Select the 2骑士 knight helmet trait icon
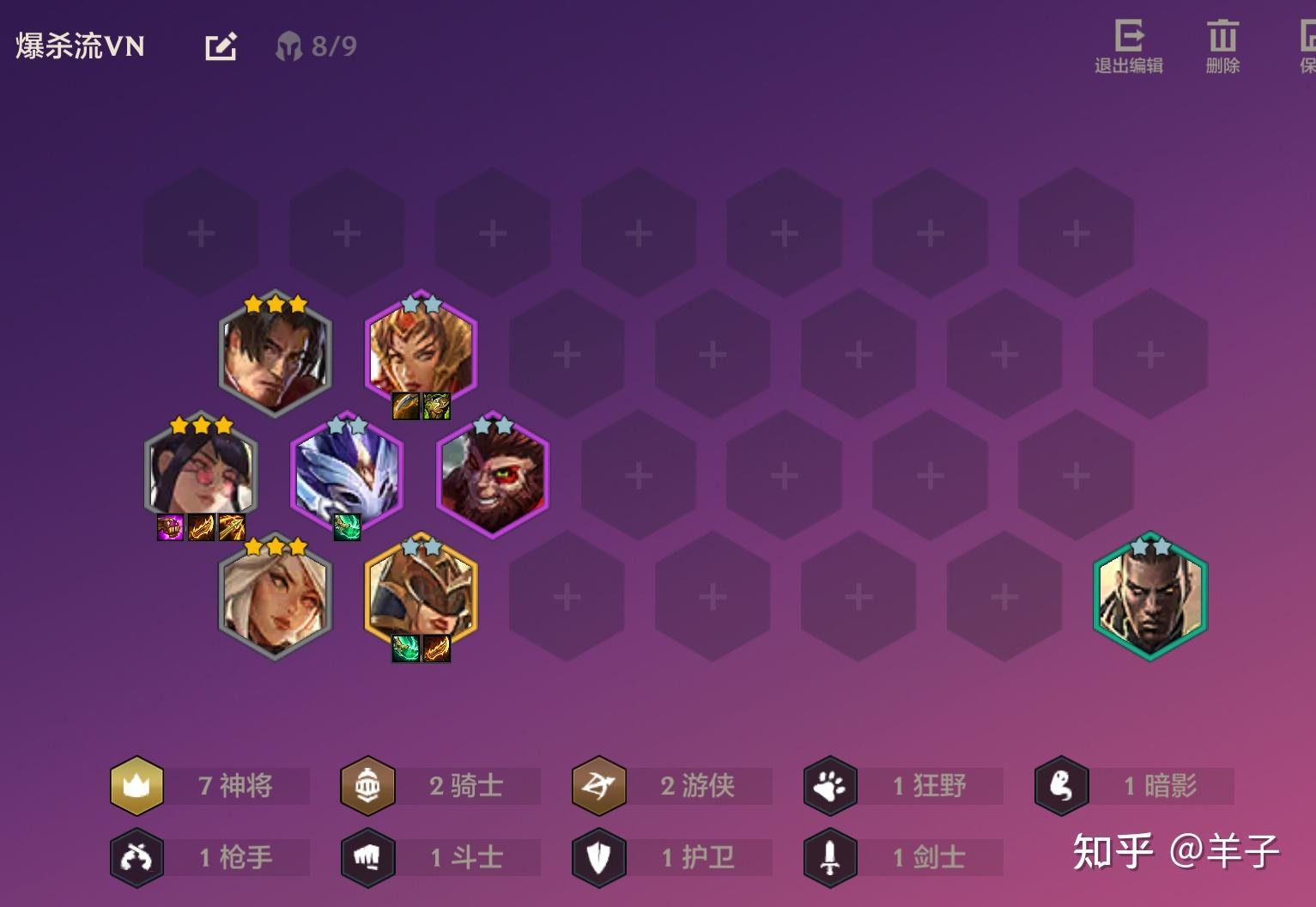This screenshot has height=907, width=1316. (x=368, y=785)
